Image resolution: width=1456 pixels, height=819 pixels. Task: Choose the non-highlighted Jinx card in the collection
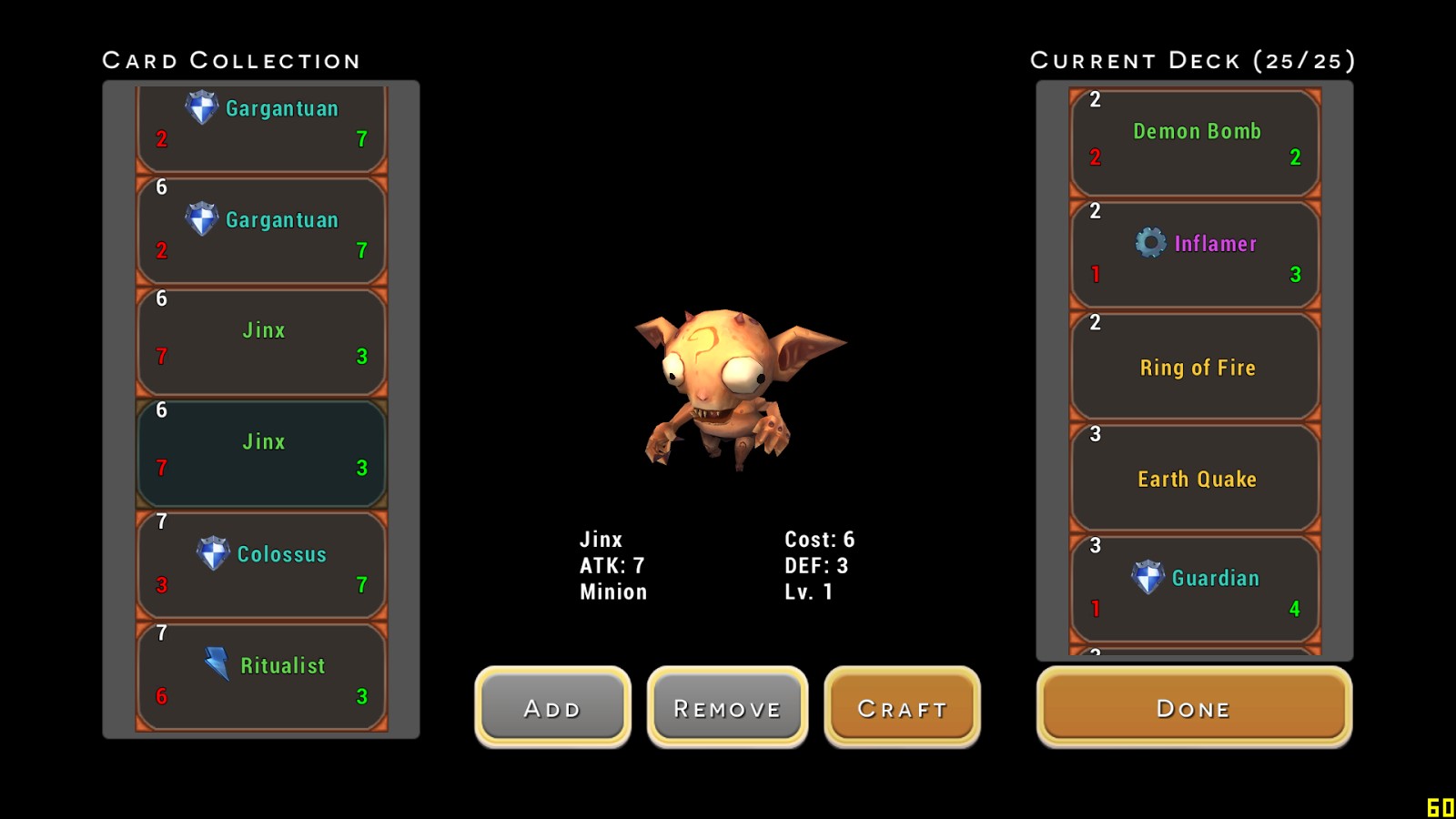click(x=262, y=341)
